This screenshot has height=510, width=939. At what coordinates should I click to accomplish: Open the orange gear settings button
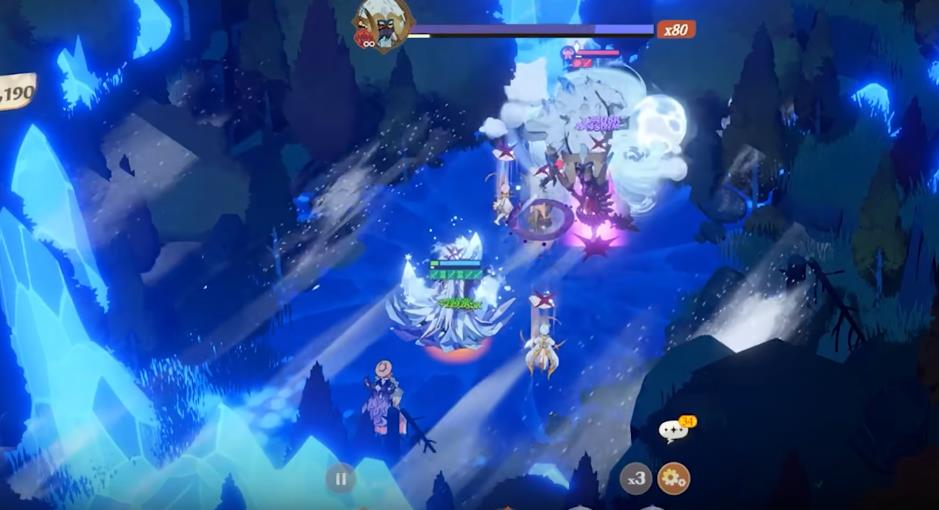tap(674, 479)
